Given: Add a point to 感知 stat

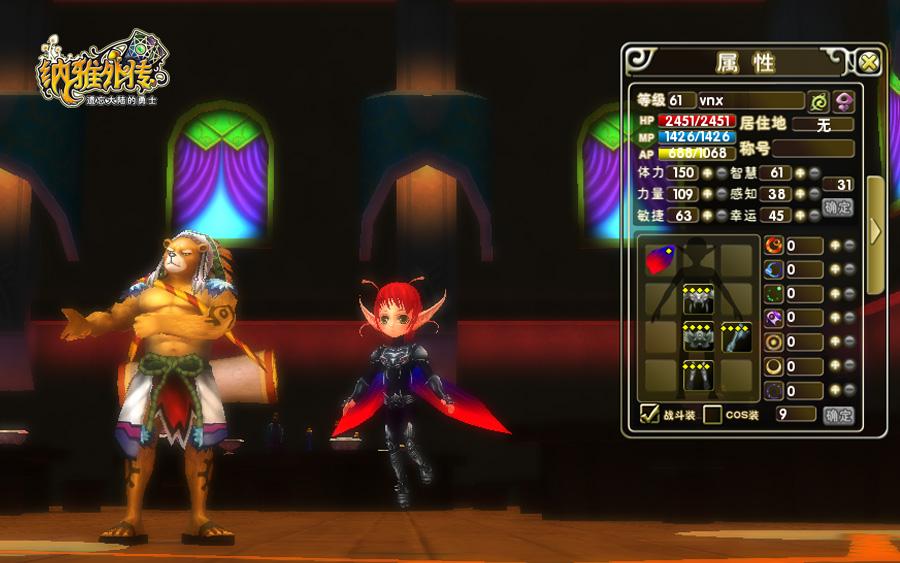Looking at the screenshot, I should point(800,194).
